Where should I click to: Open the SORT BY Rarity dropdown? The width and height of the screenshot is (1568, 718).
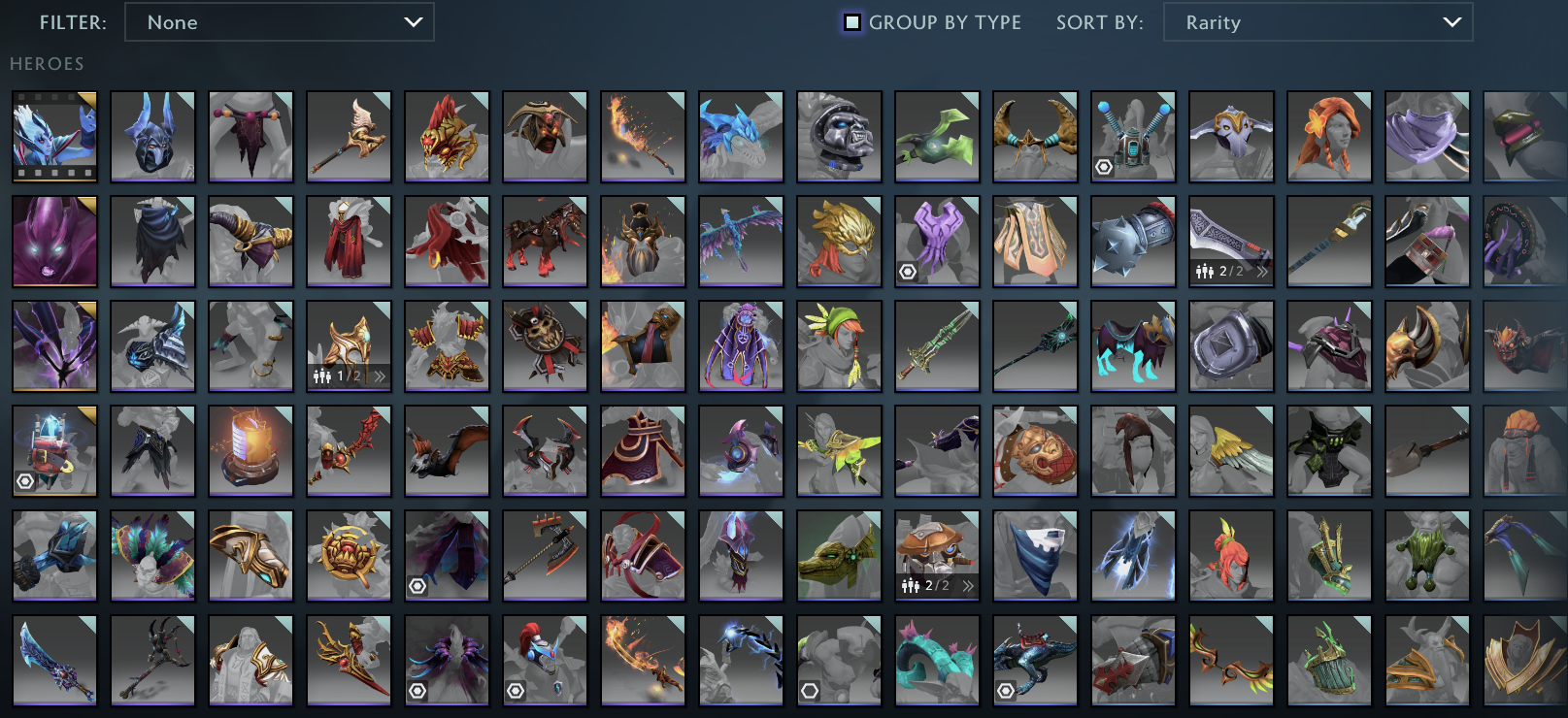point(1318,22)
